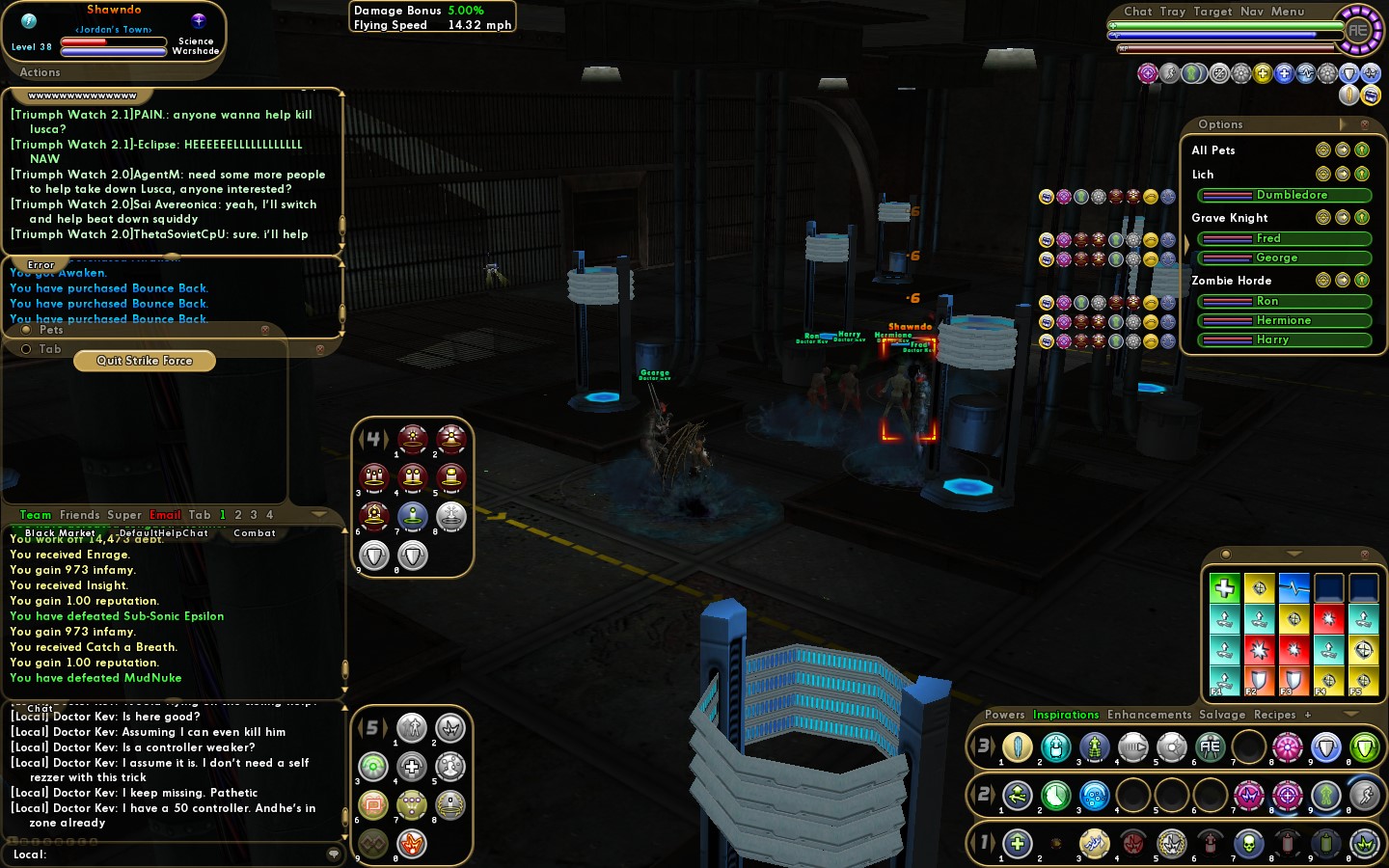Image resolution: width=1389 pixels, height=868 pixels.
Task: Open the Chat window from top bar
Action: click(1137, 12)
